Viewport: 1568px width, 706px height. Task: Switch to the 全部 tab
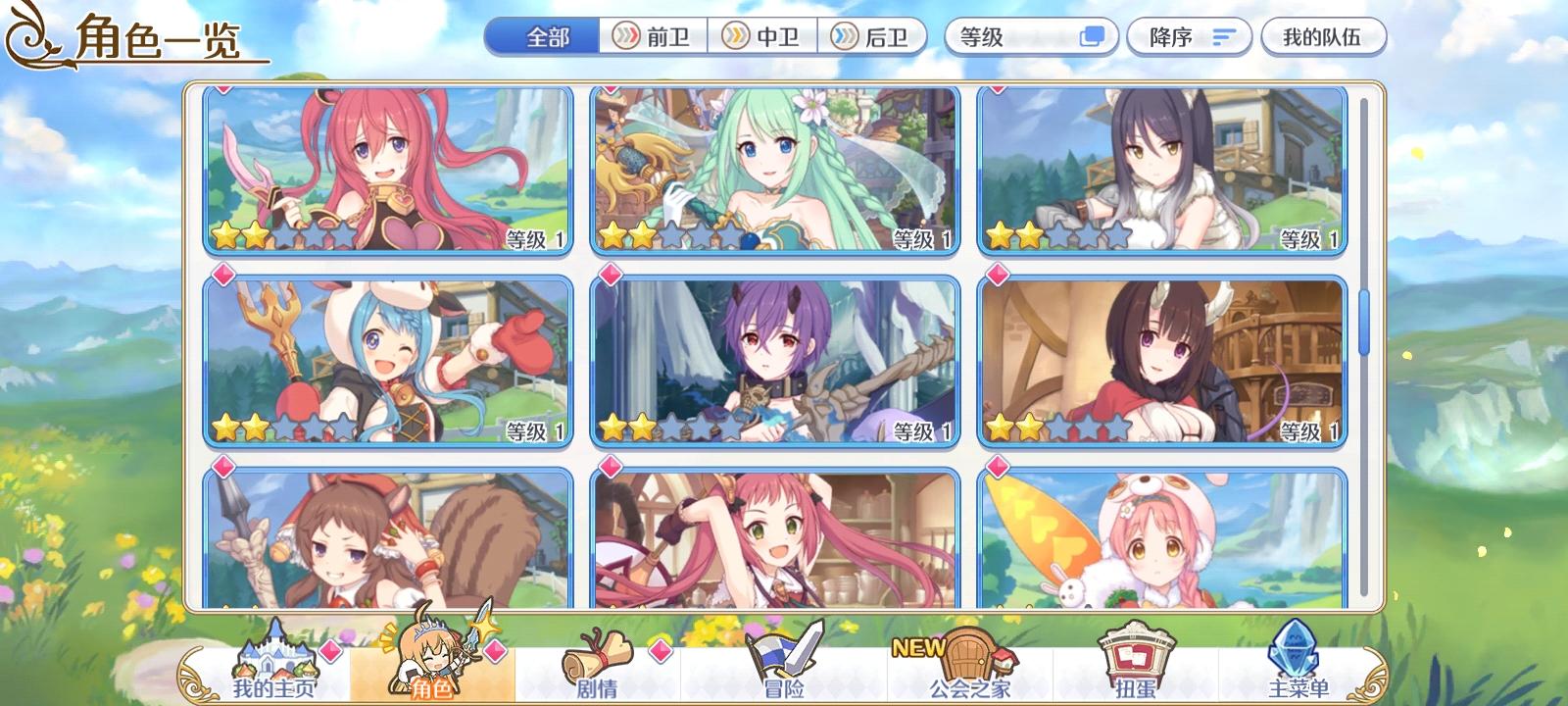542,36
